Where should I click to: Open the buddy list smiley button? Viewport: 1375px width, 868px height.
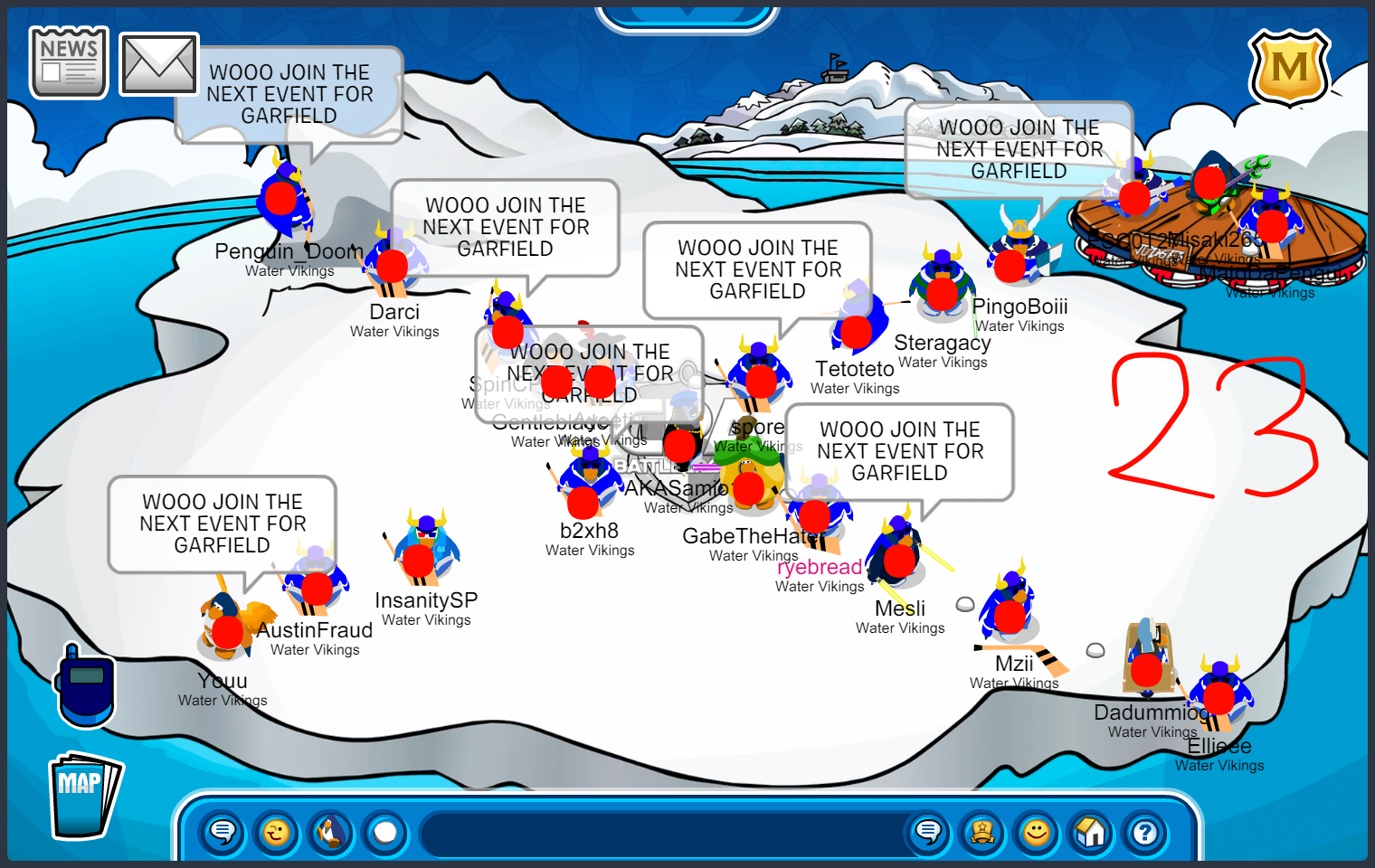[1037, 832]
